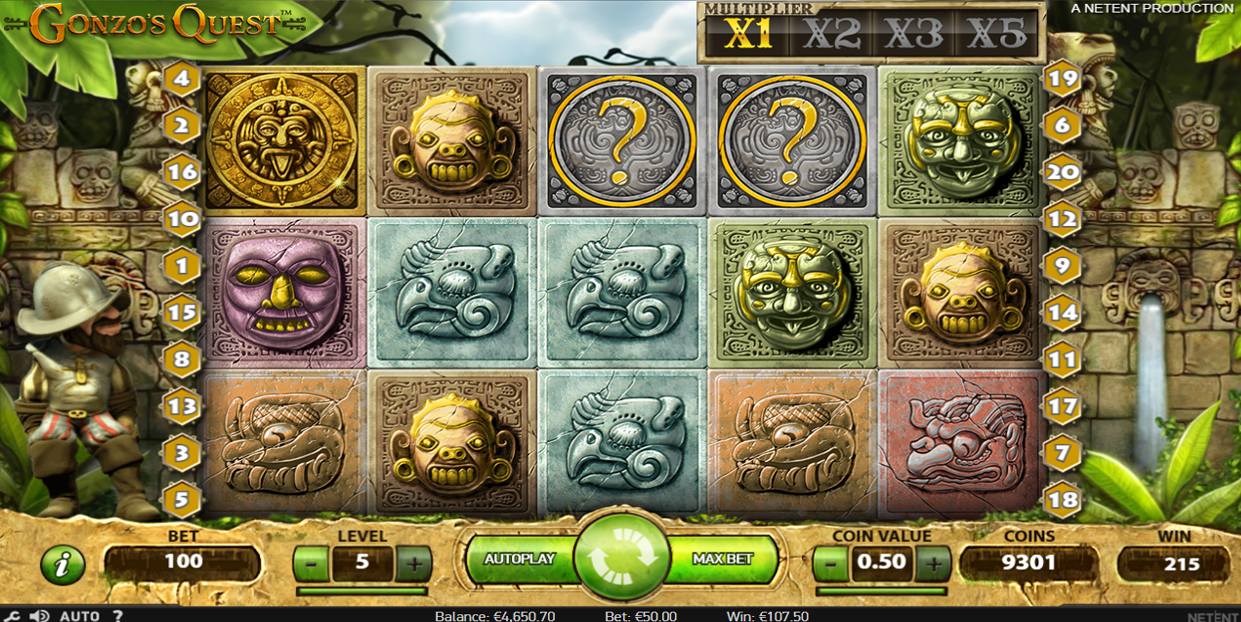Screen dimensions: 1241x622
Task: Lower the coin value with minus
Action: point(831,564)
